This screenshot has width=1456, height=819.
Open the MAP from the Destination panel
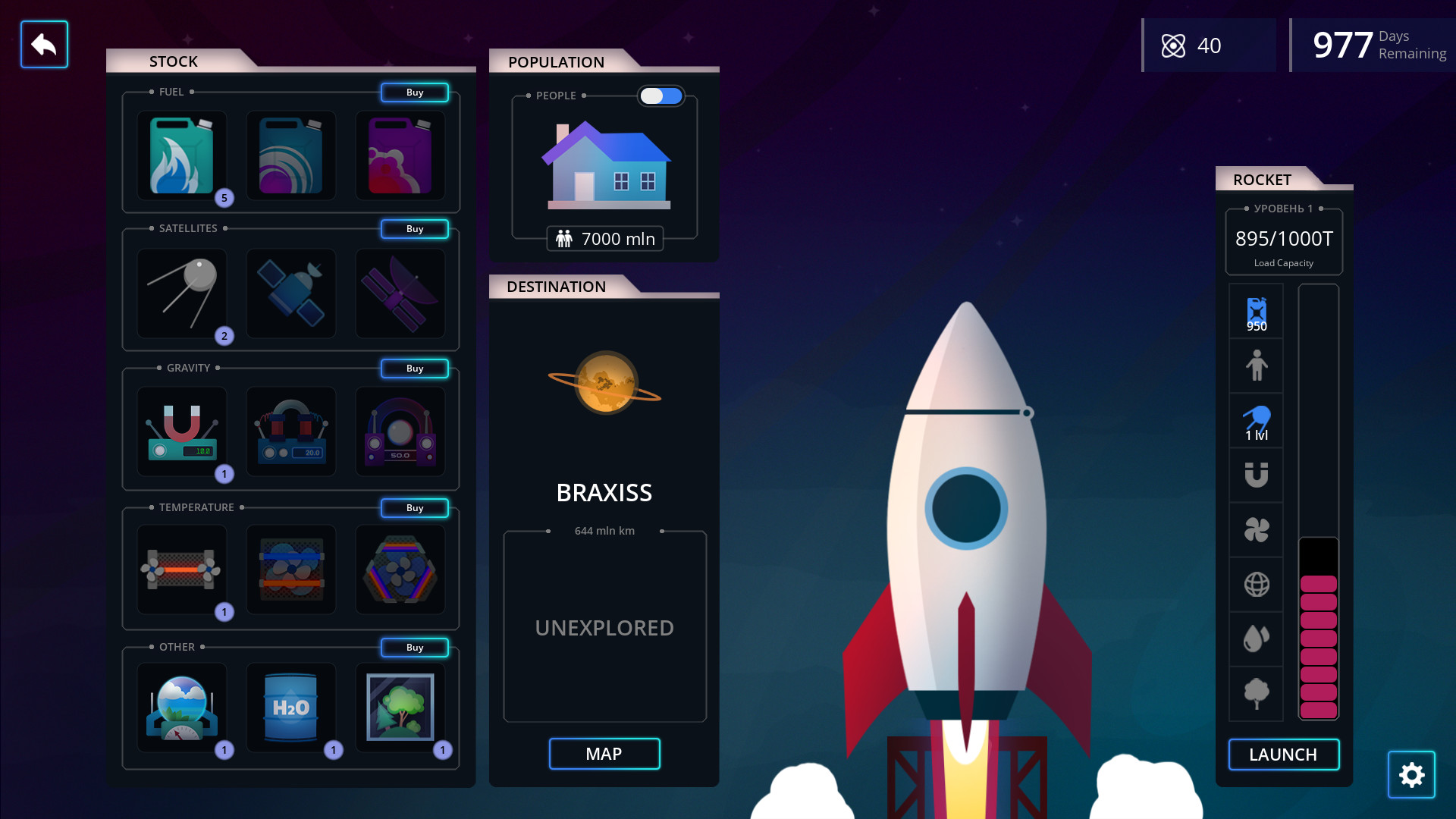pos(604,754)
